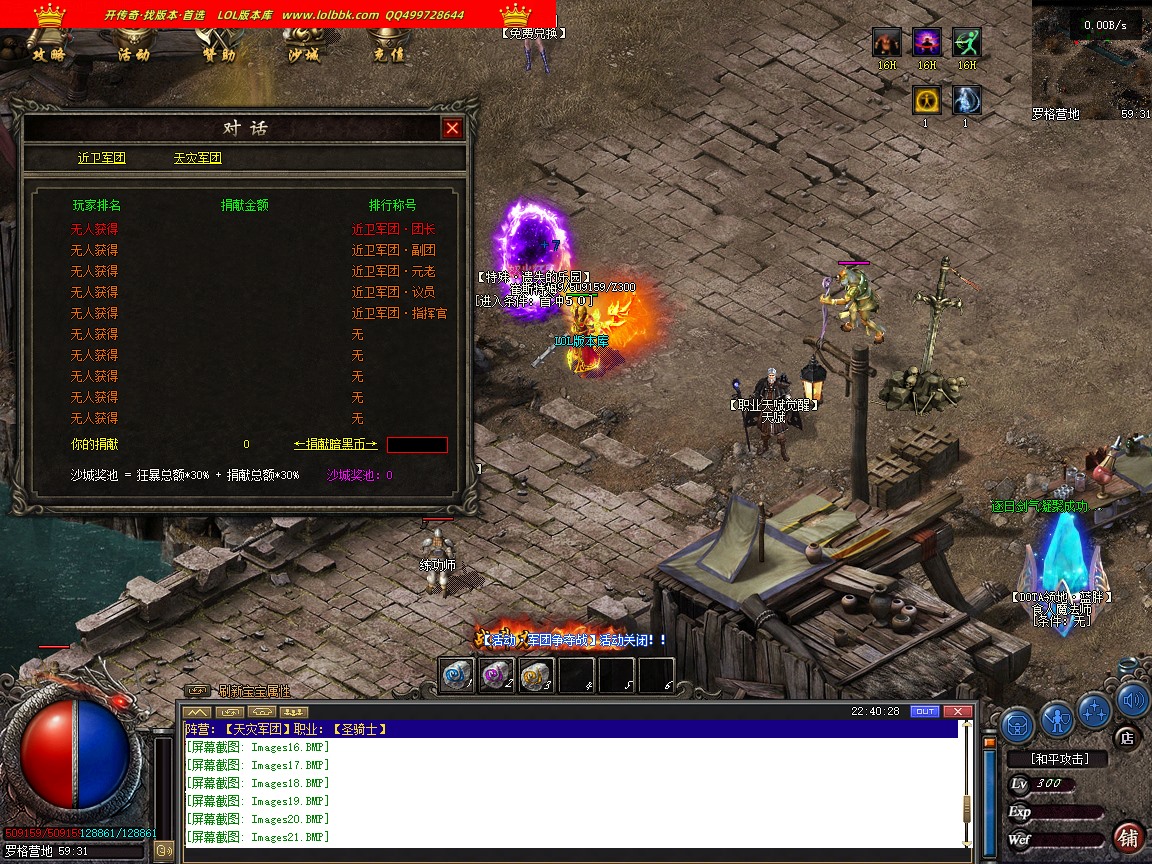Image resolution: width=1152 pixels, height=864 pixels.
Task: Close the chat window with red X
Action: (x=957, y=711)
